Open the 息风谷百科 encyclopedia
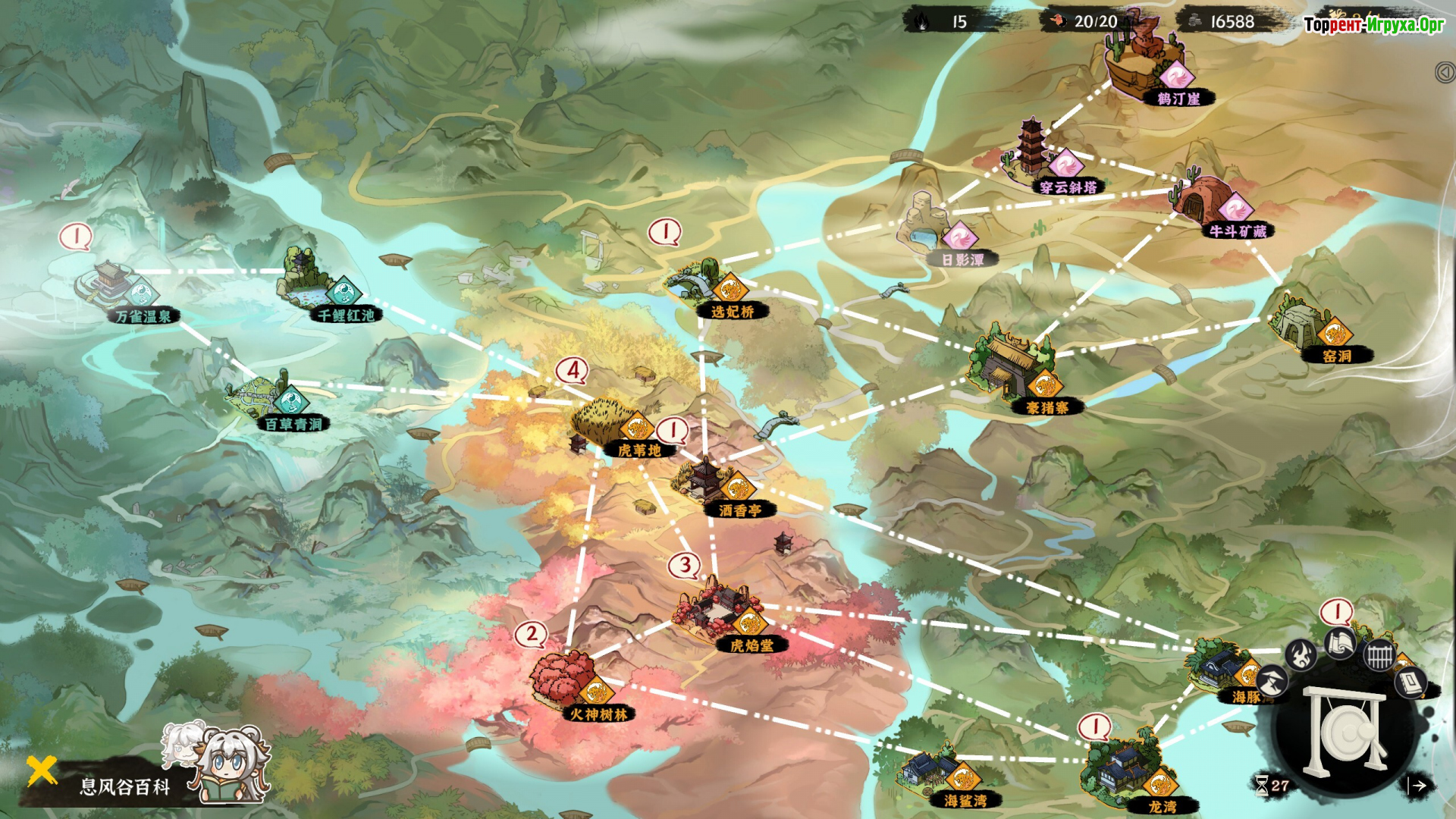This screenshot has height=819, width=1456. [125, 786]
